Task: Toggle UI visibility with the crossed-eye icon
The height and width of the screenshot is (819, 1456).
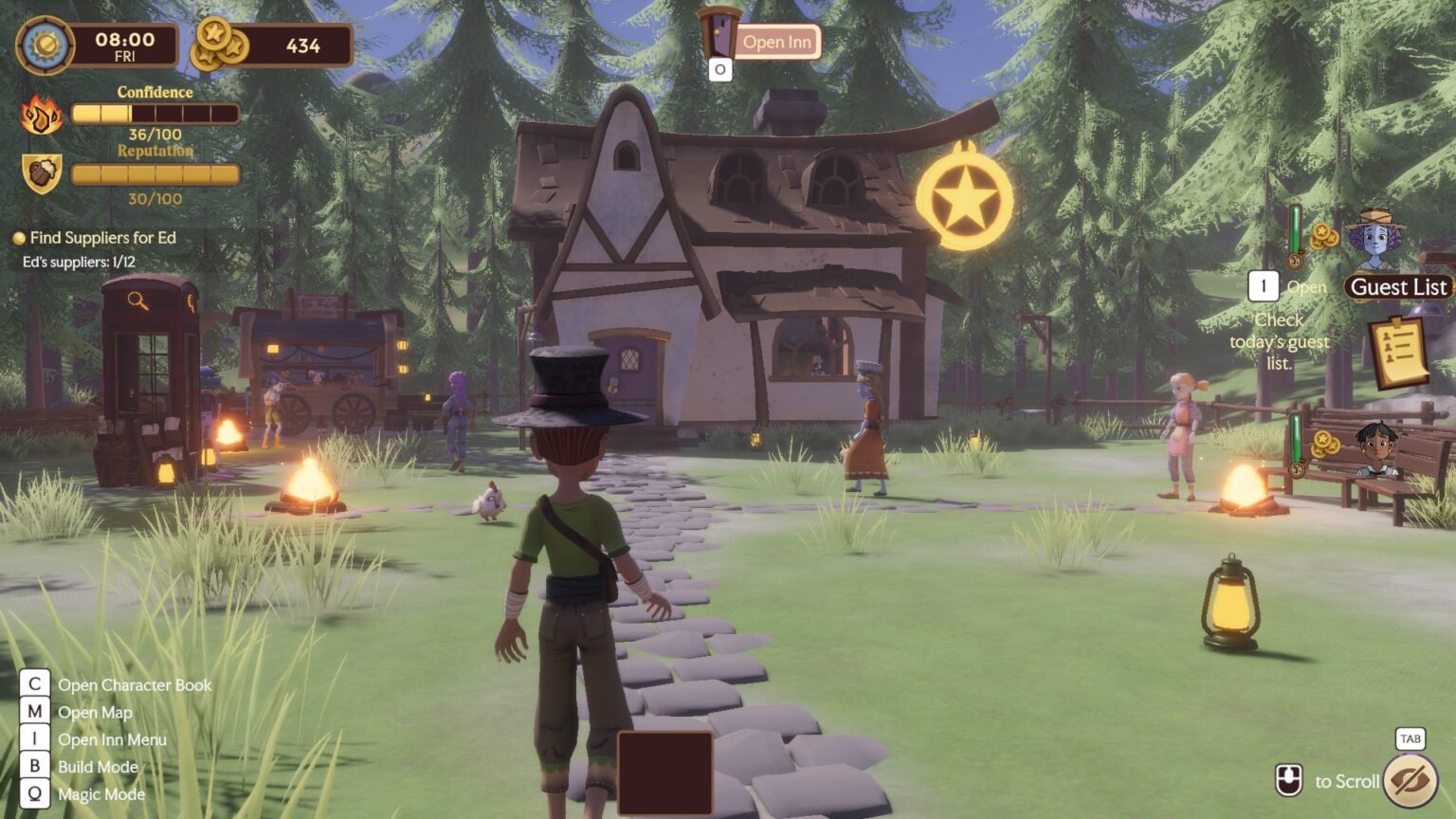Action: (1411, 777)
